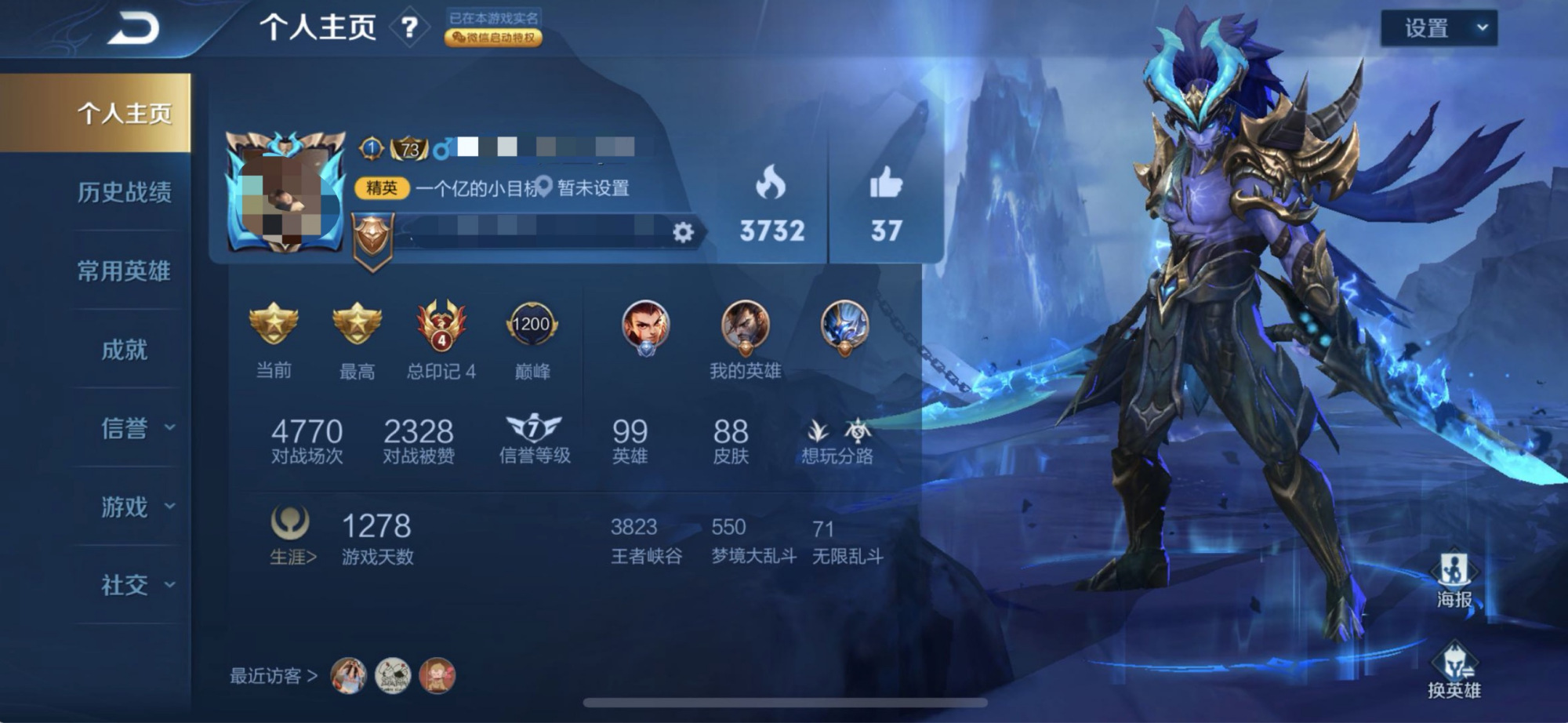Screen dimensions: 1568x723
Task: Open the 设置 dropdown in top right
Action: (x=1439, y=29)
